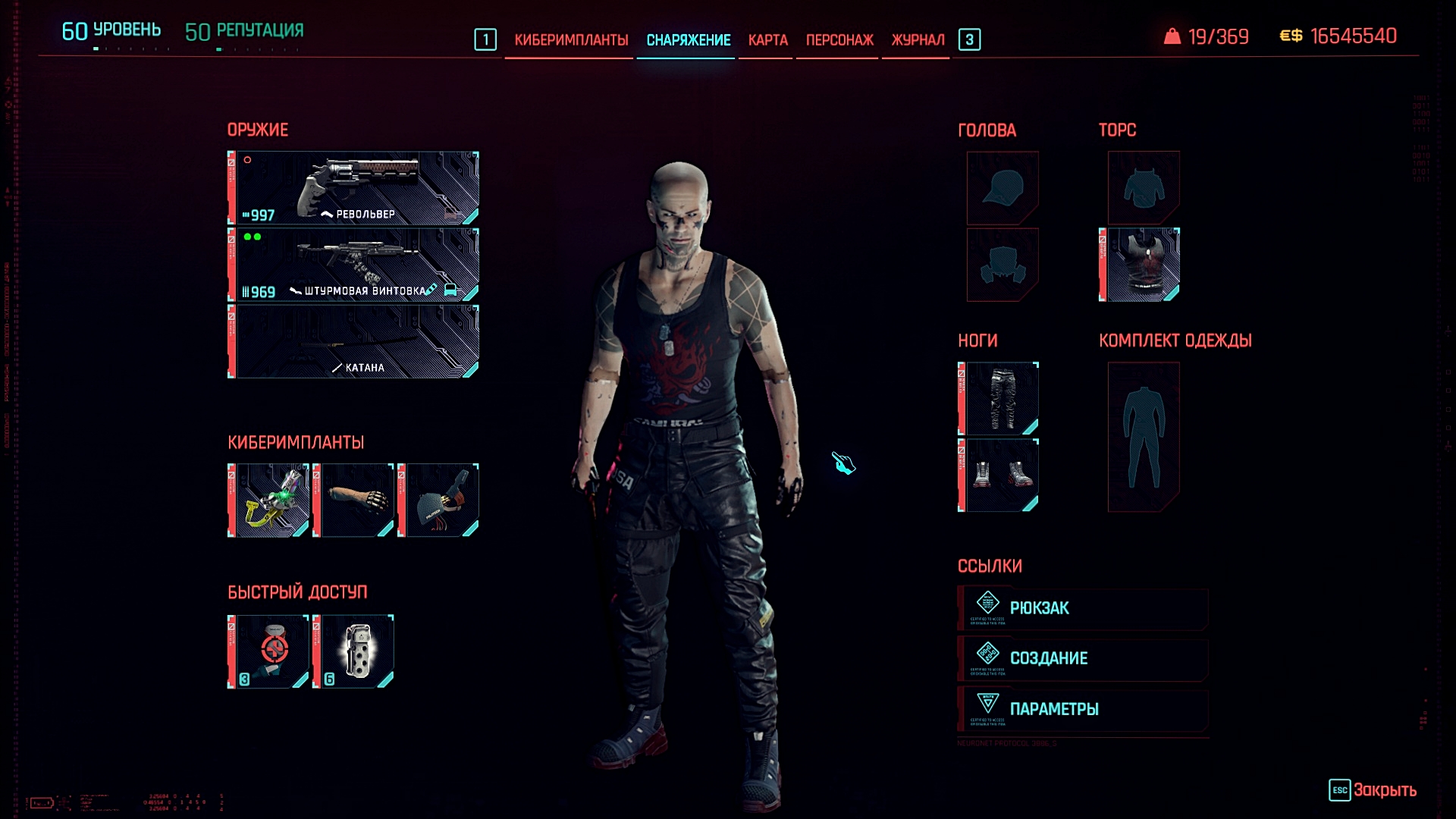Click the equipped tank top in ТОРС
The width and height of the screenshot is (1456, 819).
click(1142, 264)
